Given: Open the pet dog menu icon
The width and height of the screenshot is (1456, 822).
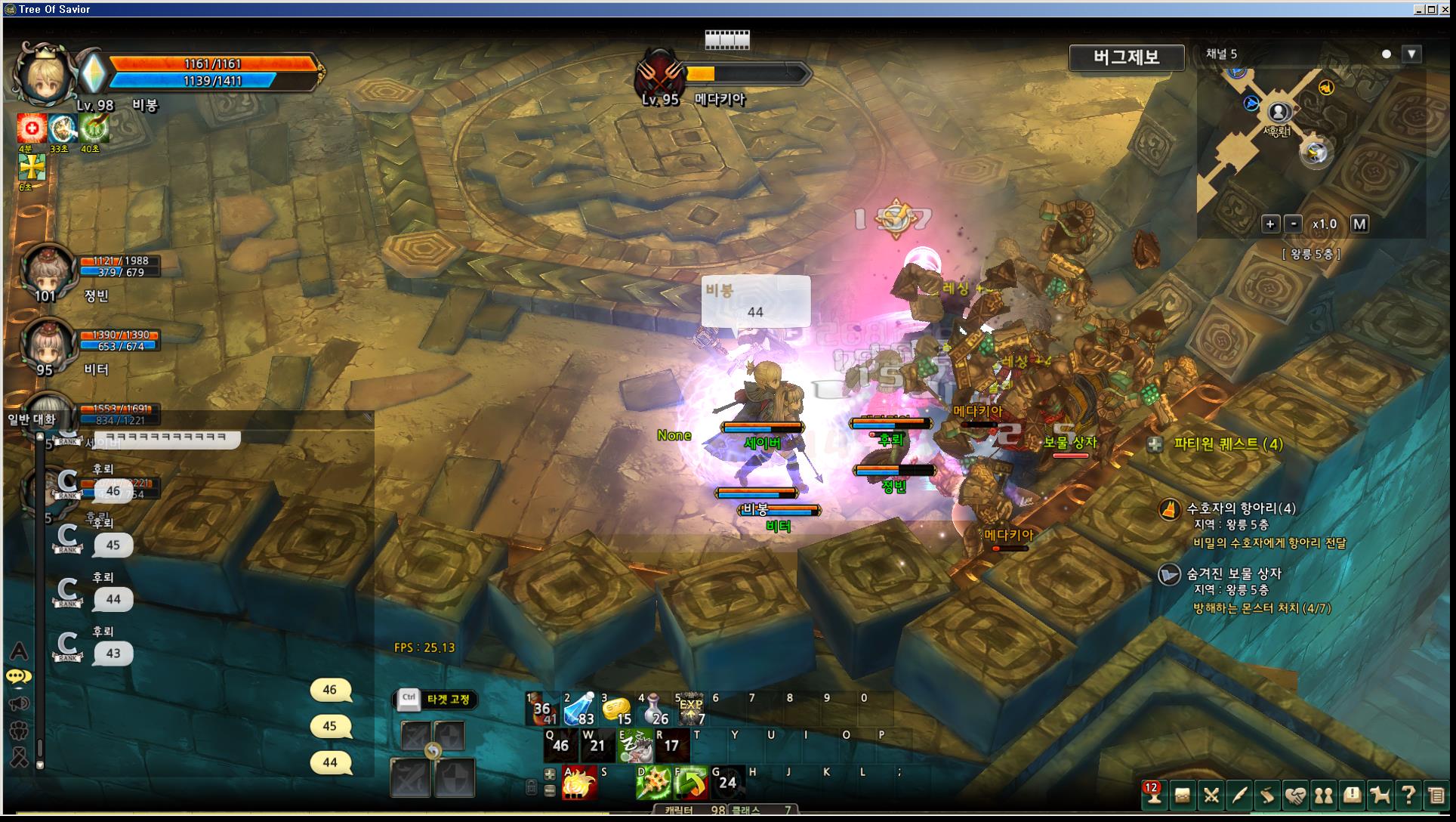Looking at the screenshot, I should 1380,795.
